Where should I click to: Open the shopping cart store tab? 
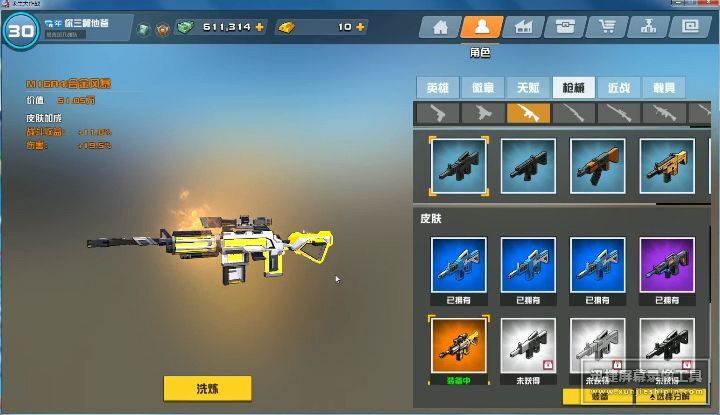606,27
